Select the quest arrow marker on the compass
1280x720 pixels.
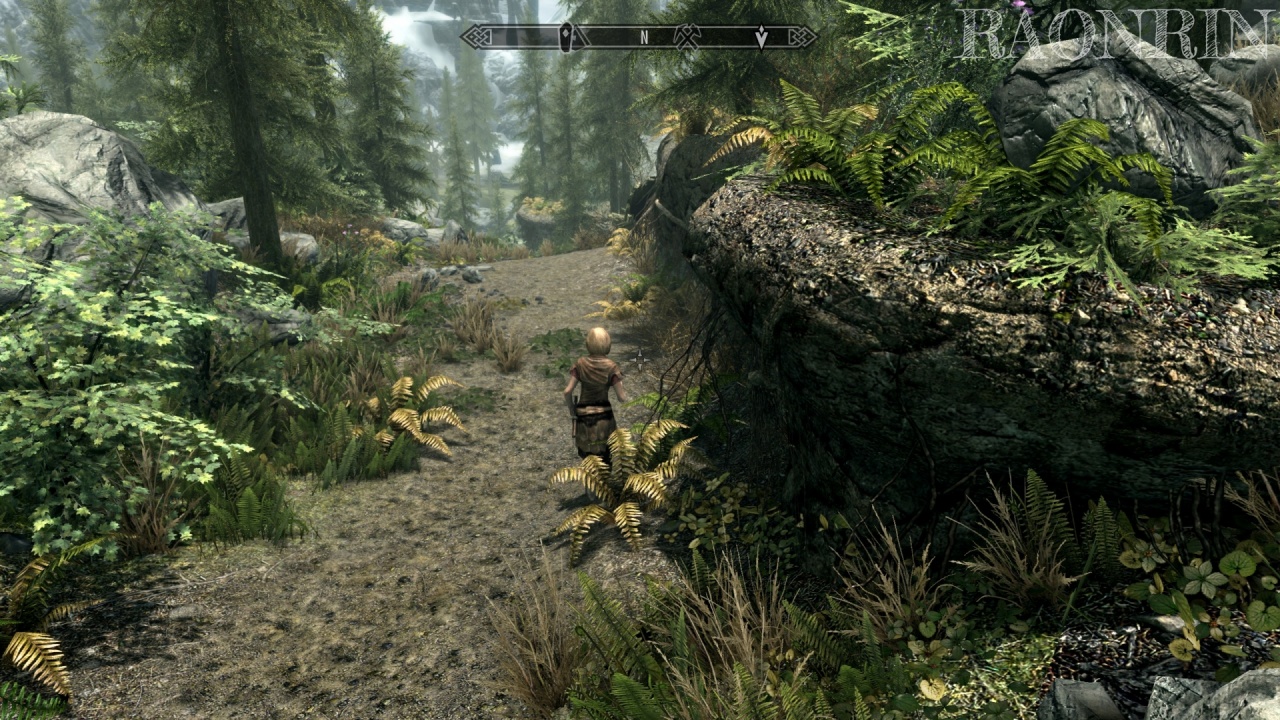[x=762, y=37]
